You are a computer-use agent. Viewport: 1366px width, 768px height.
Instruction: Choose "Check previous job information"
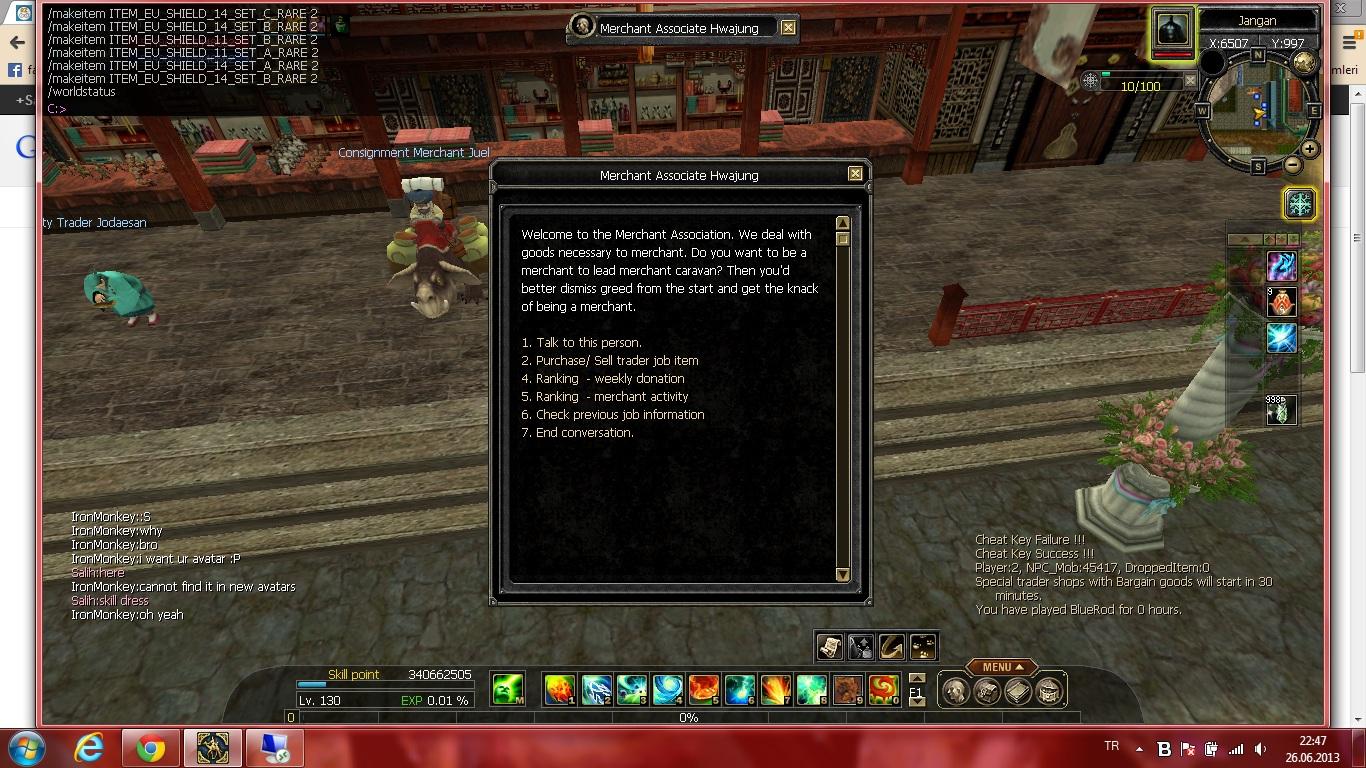point(619,415)
